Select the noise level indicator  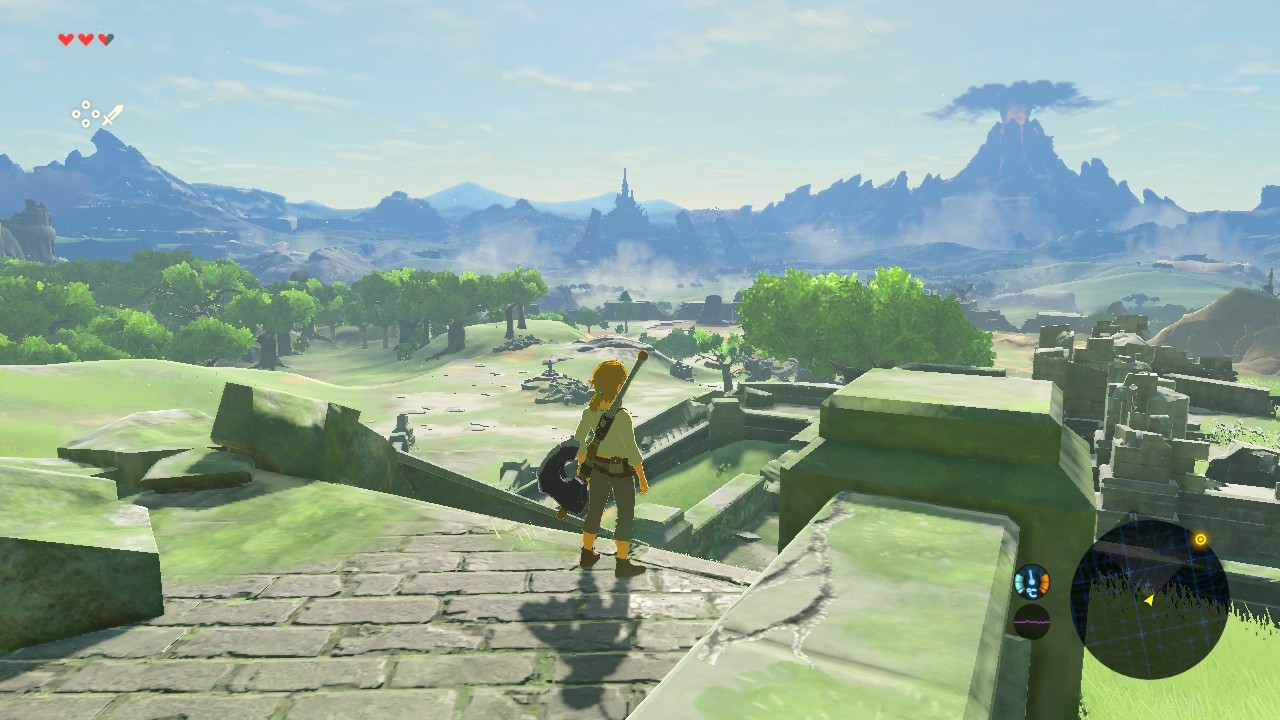[1032, 621]
